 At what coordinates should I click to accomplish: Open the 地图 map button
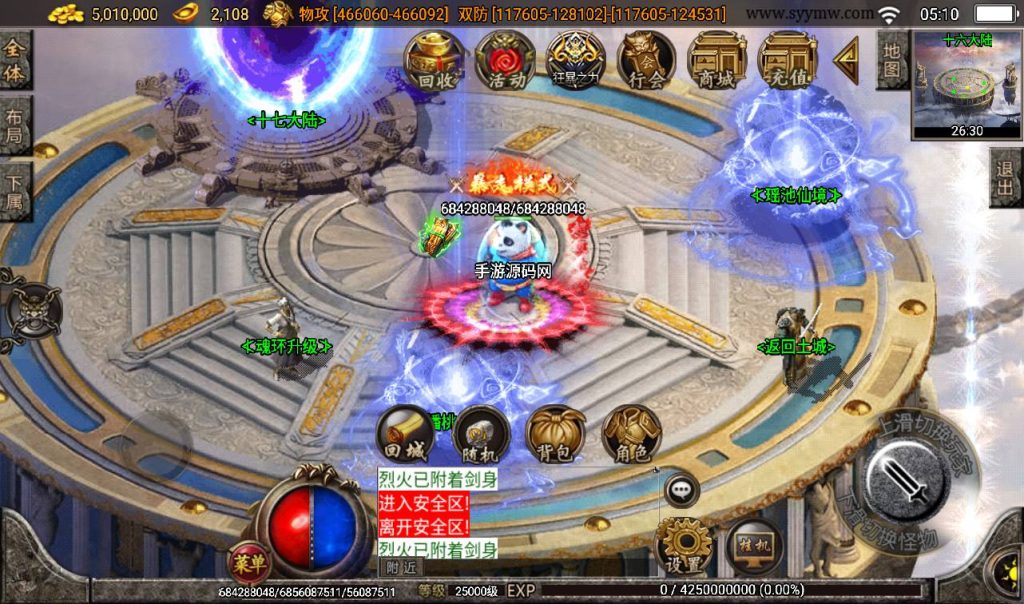893,59
